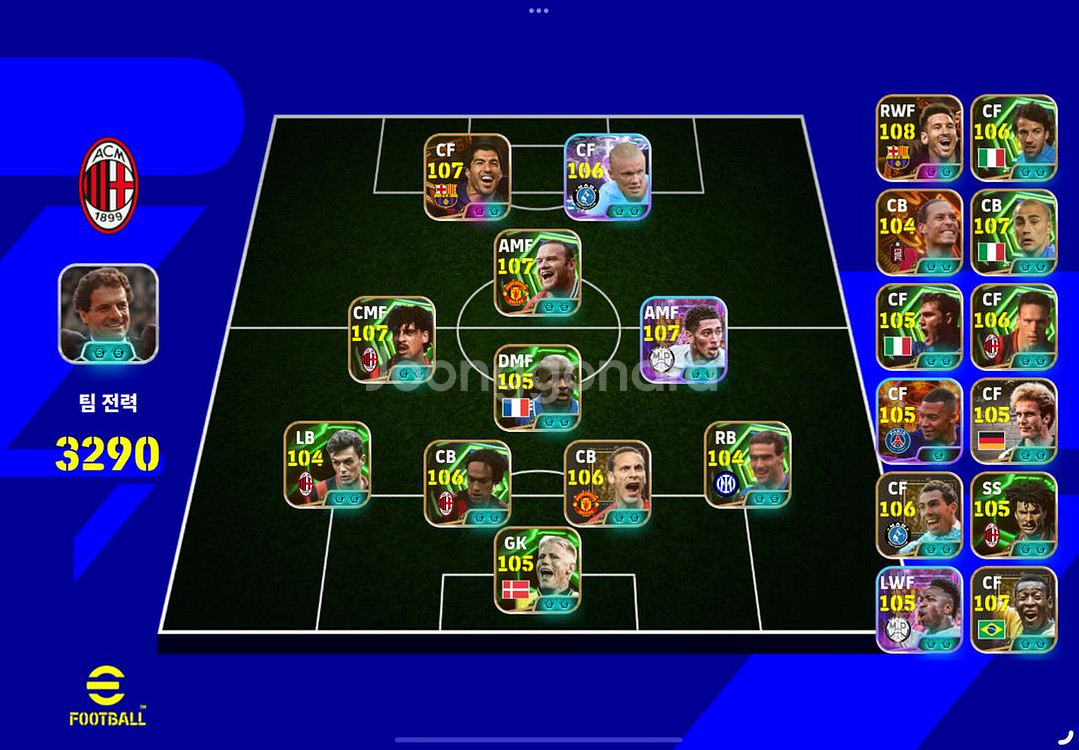
Task: Select the CB 106 AC Milan defender card
Action: point(467,483)
